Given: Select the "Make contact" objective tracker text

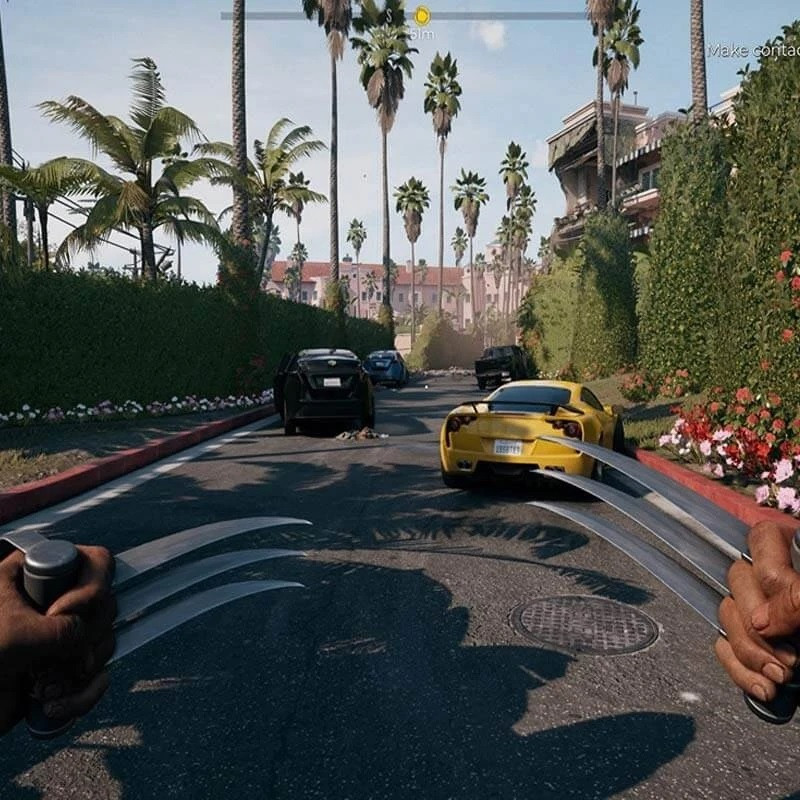Looking at the screenshot, I should tap(752, 50).
